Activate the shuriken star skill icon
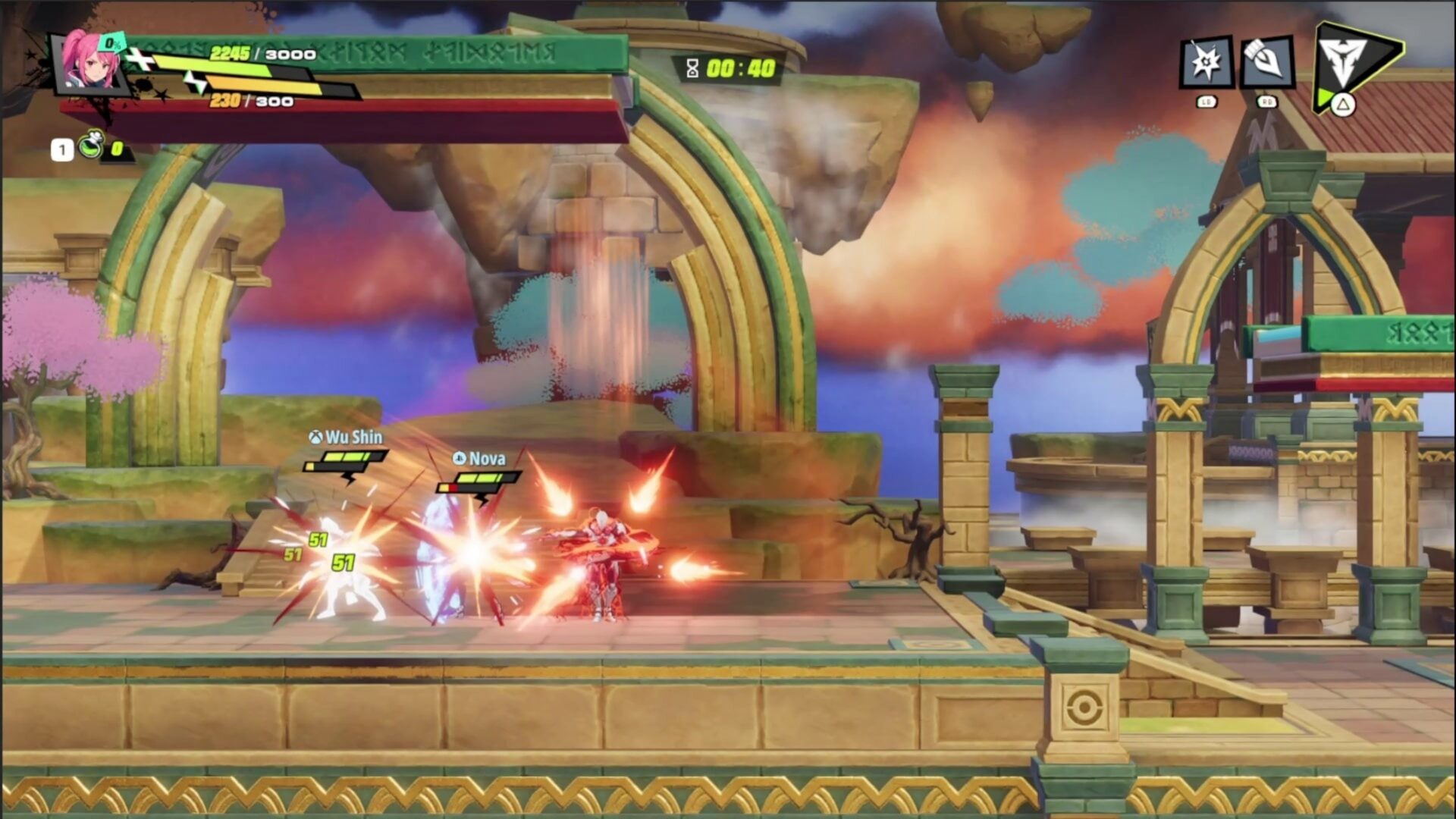This screenshot has width=1456, height=819. pos(1205,62)
